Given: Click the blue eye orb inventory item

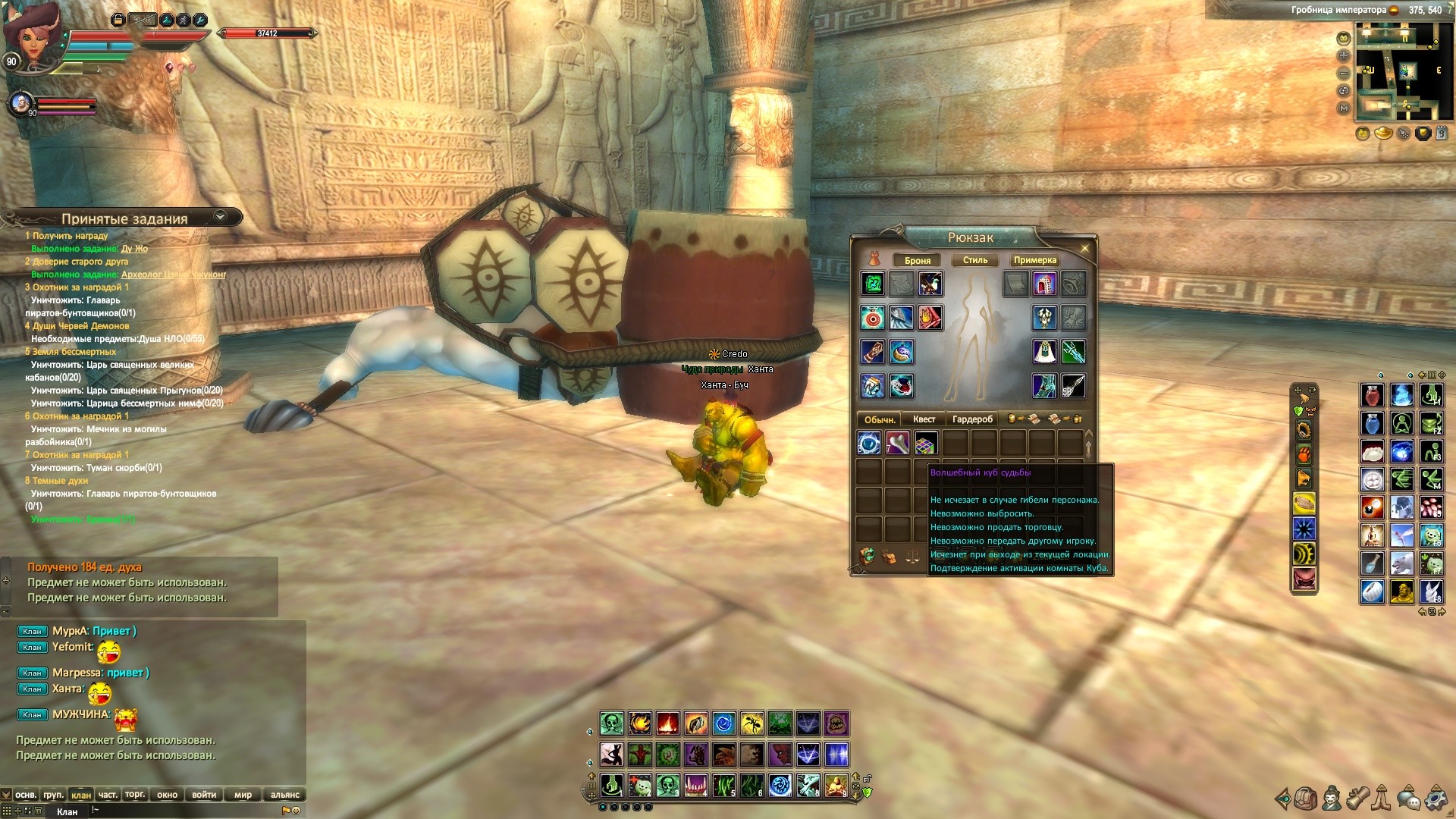Looking at the screenshot, I should (869, 443).
